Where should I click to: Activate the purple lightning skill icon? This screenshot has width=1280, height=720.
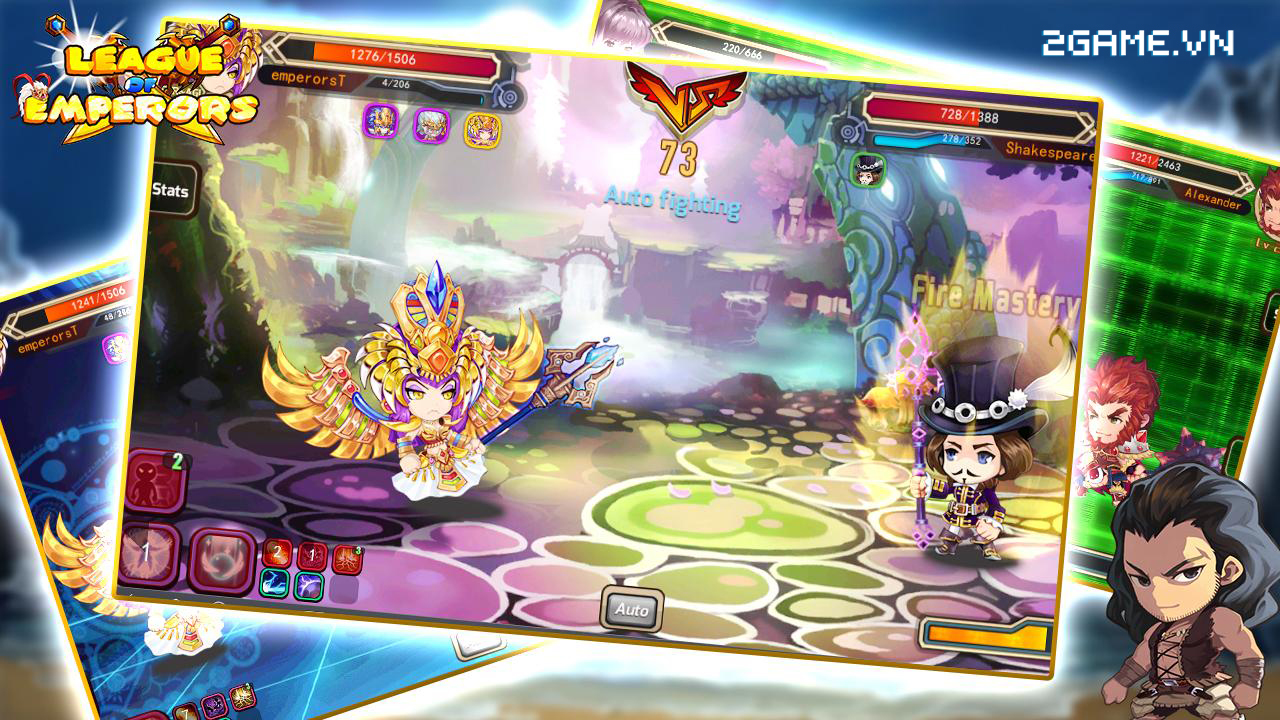click(308, 587)
